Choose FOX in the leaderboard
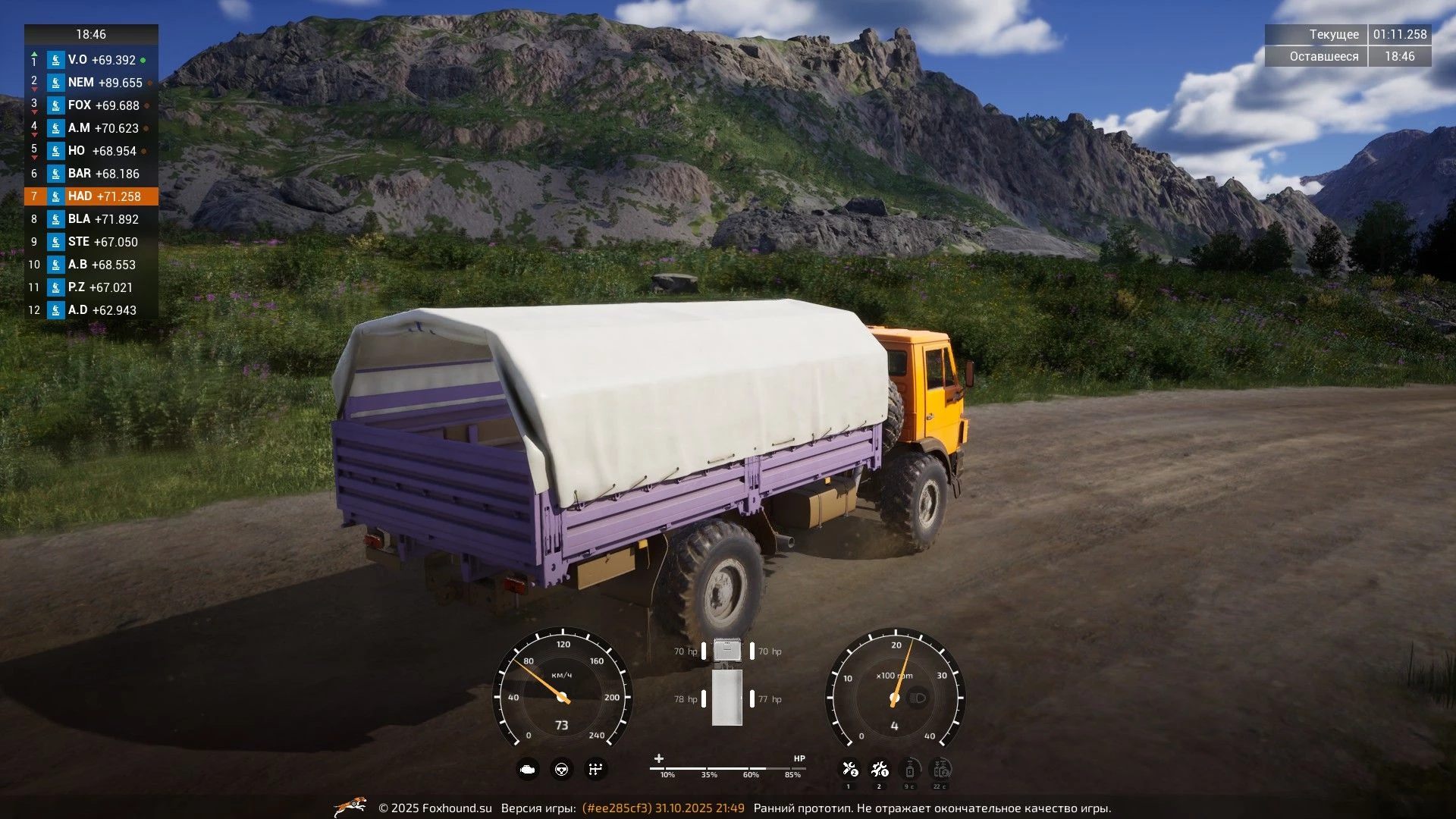1456x819 pixels. coord(91,105)
